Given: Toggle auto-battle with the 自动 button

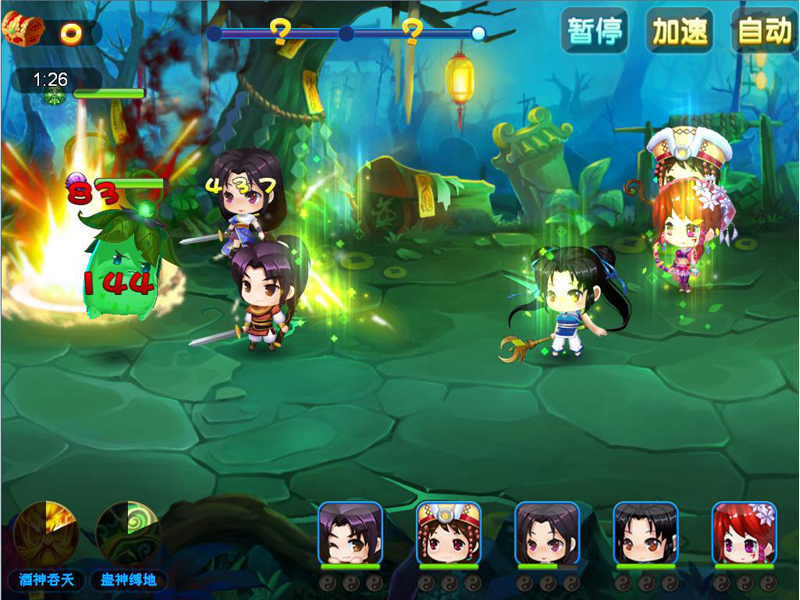Looking at the screenshot, I should [765, 31].
